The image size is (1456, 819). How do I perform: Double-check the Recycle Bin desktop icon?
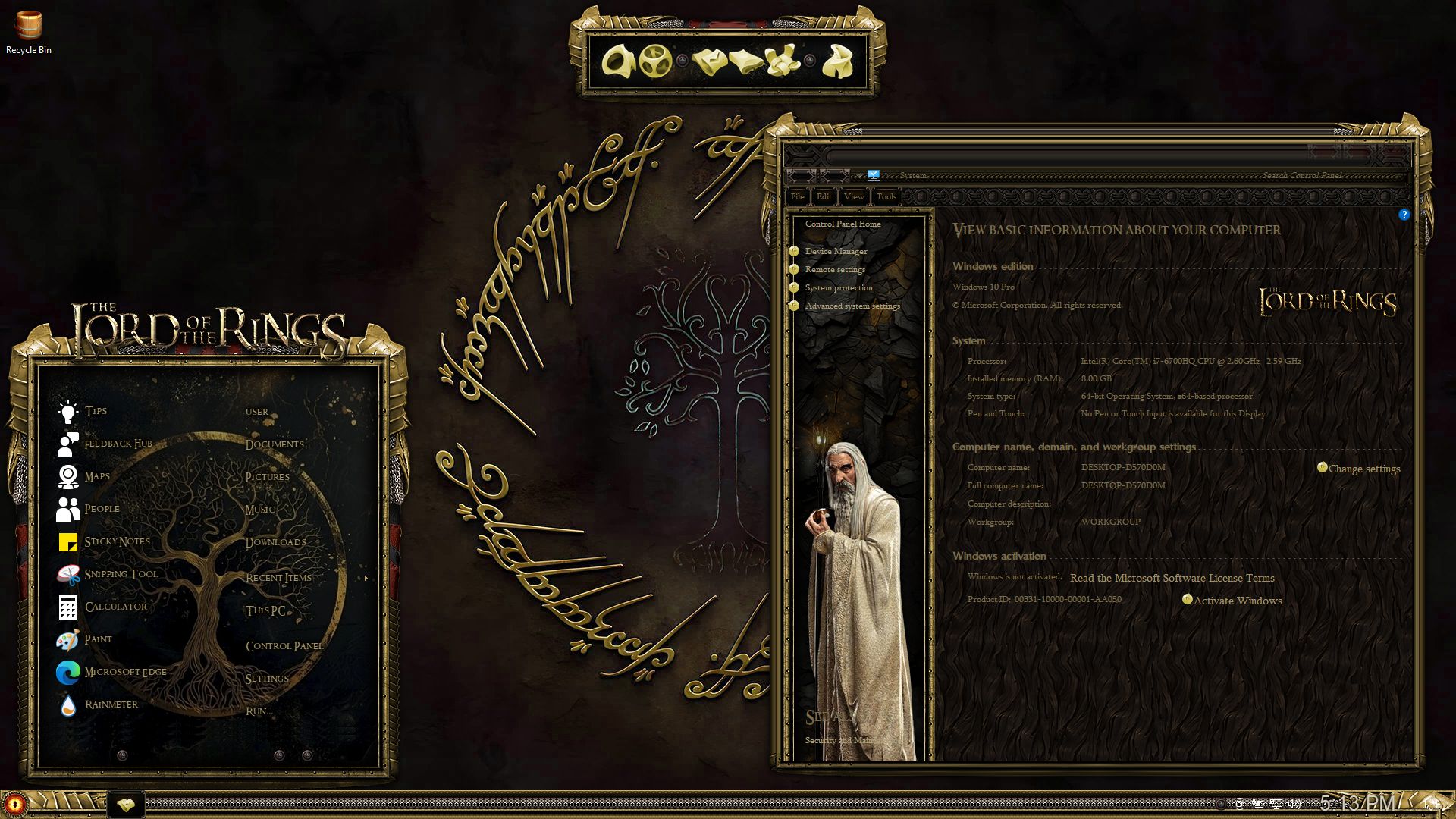[29, 32]
